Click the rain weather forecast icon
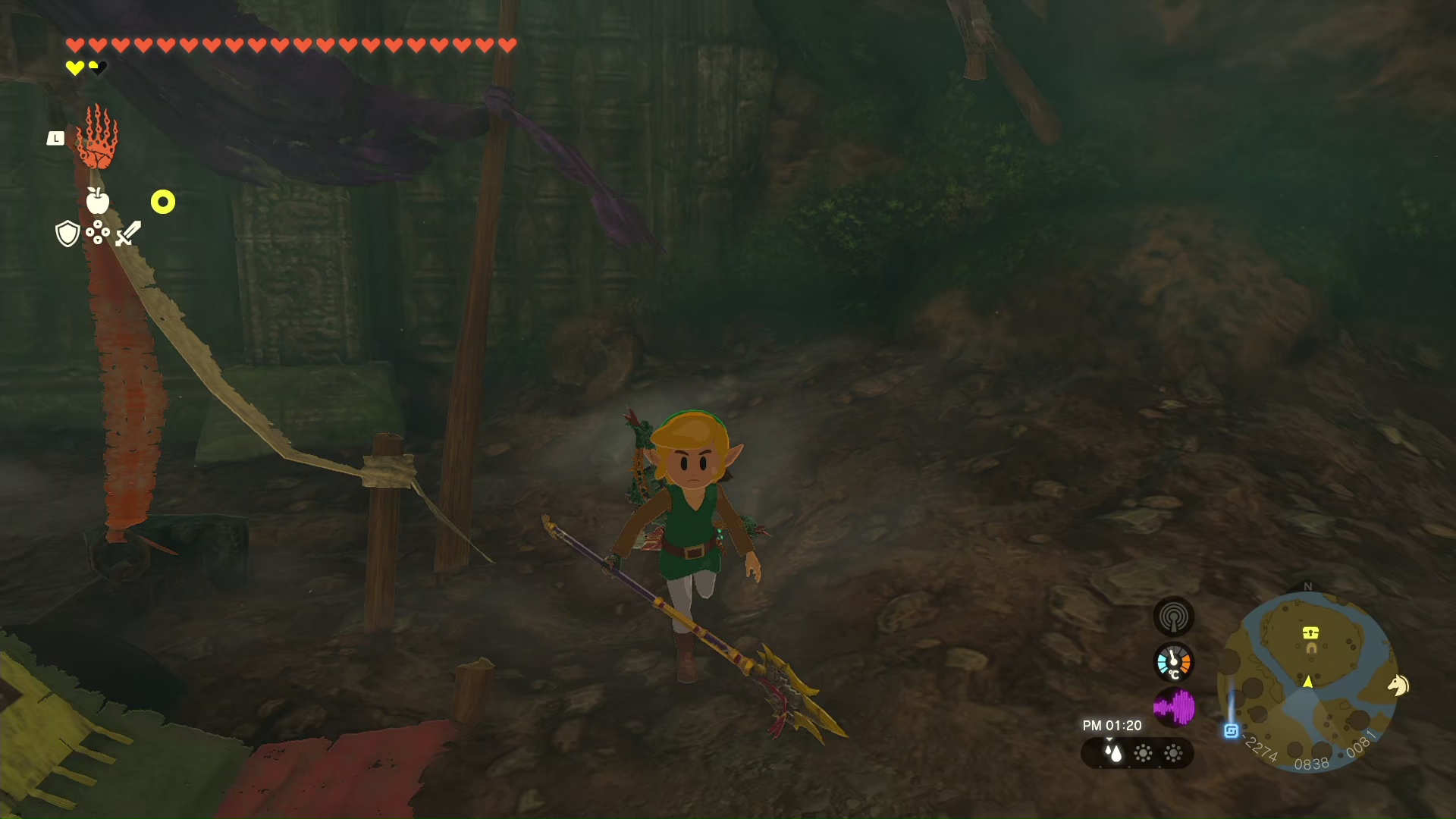1456x819 pixels. coord(1112,753)
